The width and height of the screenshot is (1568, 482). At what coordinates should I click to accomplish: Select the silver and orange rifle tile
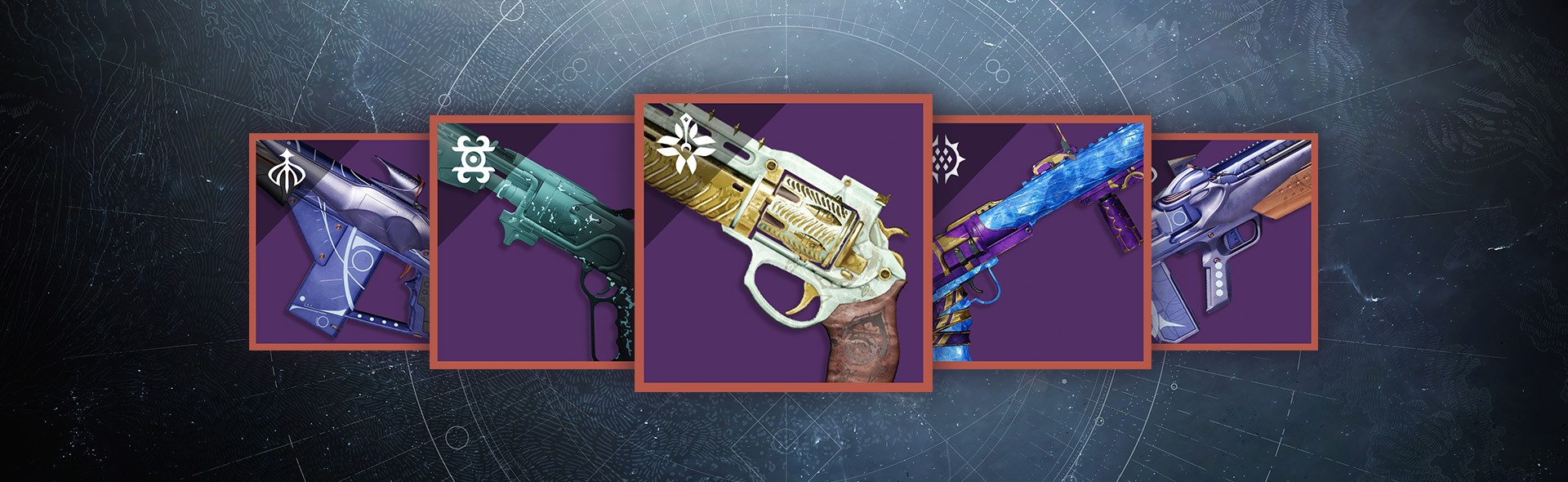click(1232, 243)
